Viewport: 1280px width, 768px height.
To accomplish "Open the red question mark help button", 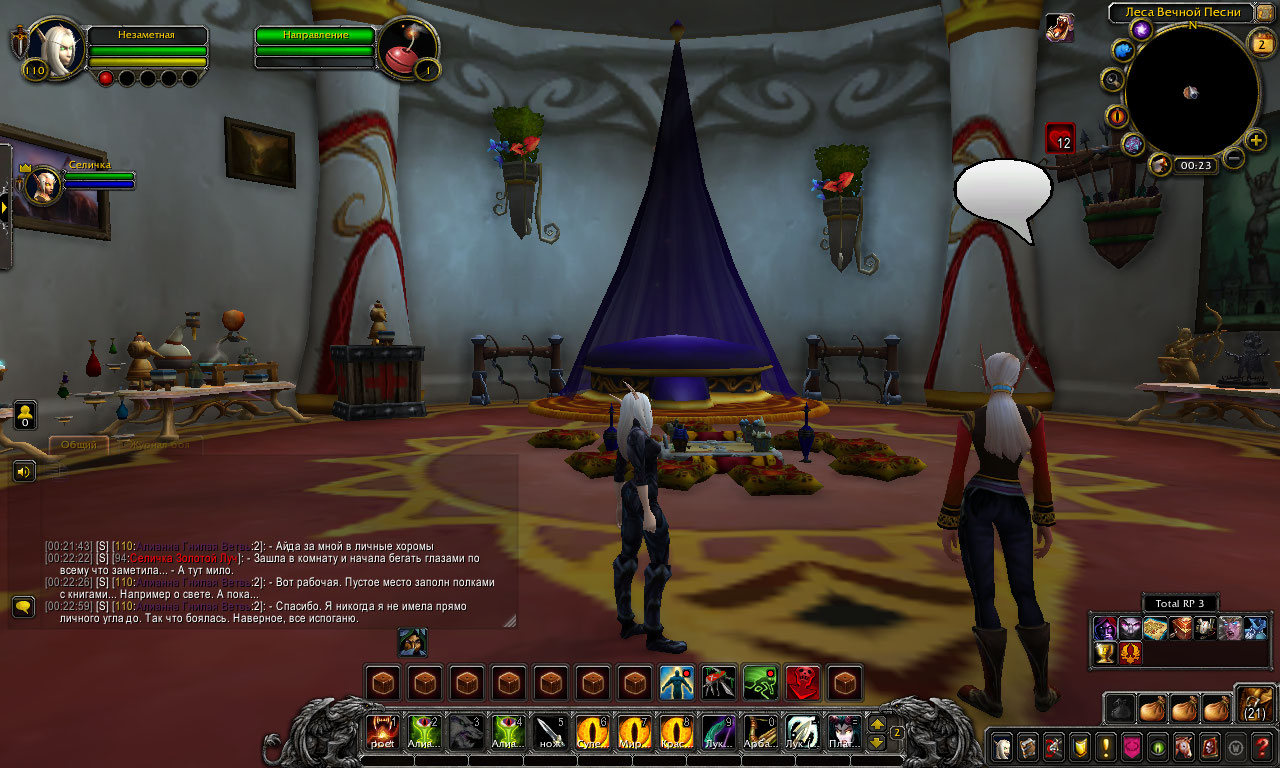I will click(x=1262, y=746).
